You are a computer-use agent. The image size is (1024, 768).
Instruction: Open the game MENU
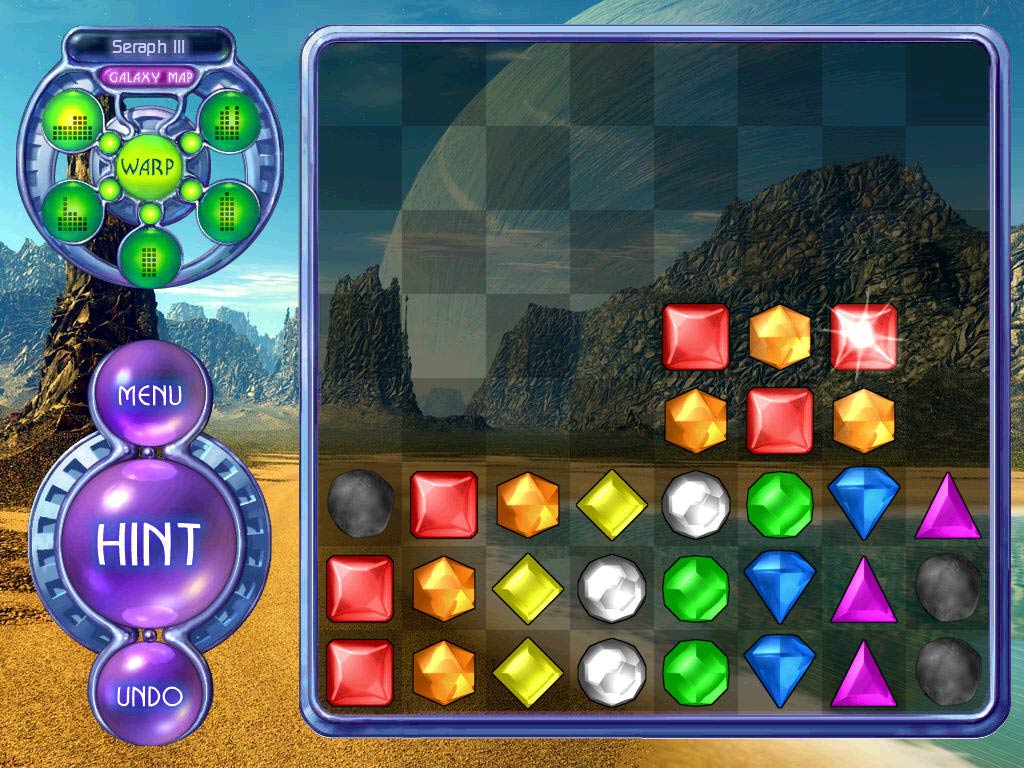click(150, 395)
